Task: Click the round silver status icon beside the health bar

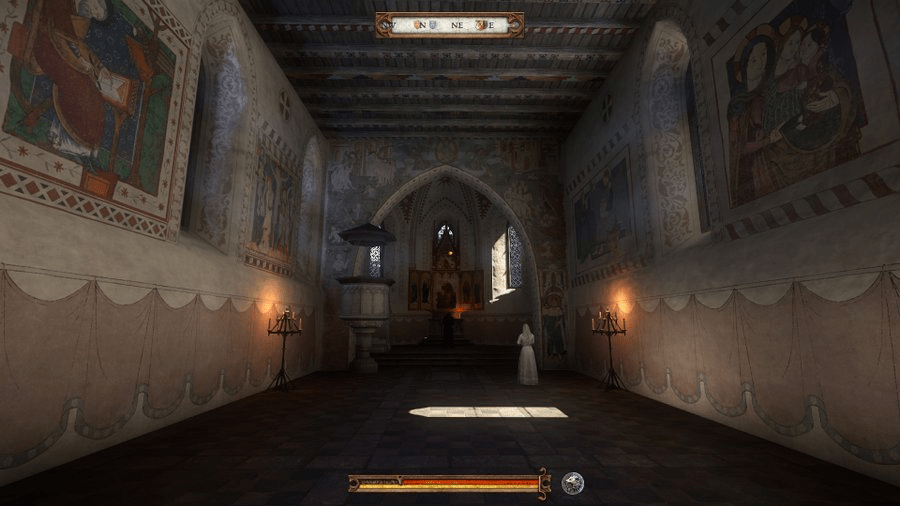Action: coord(572,483)
